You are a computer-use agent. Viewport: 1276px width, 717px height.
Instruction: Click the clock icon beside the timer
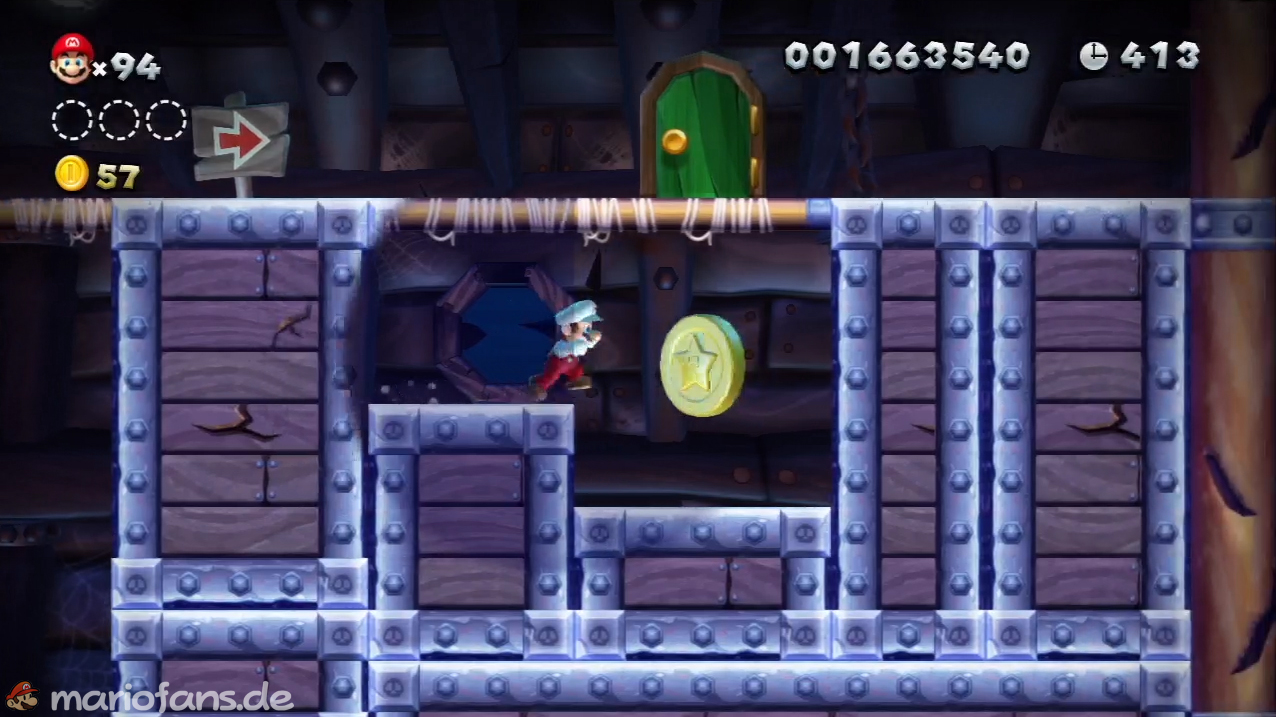1093,56
